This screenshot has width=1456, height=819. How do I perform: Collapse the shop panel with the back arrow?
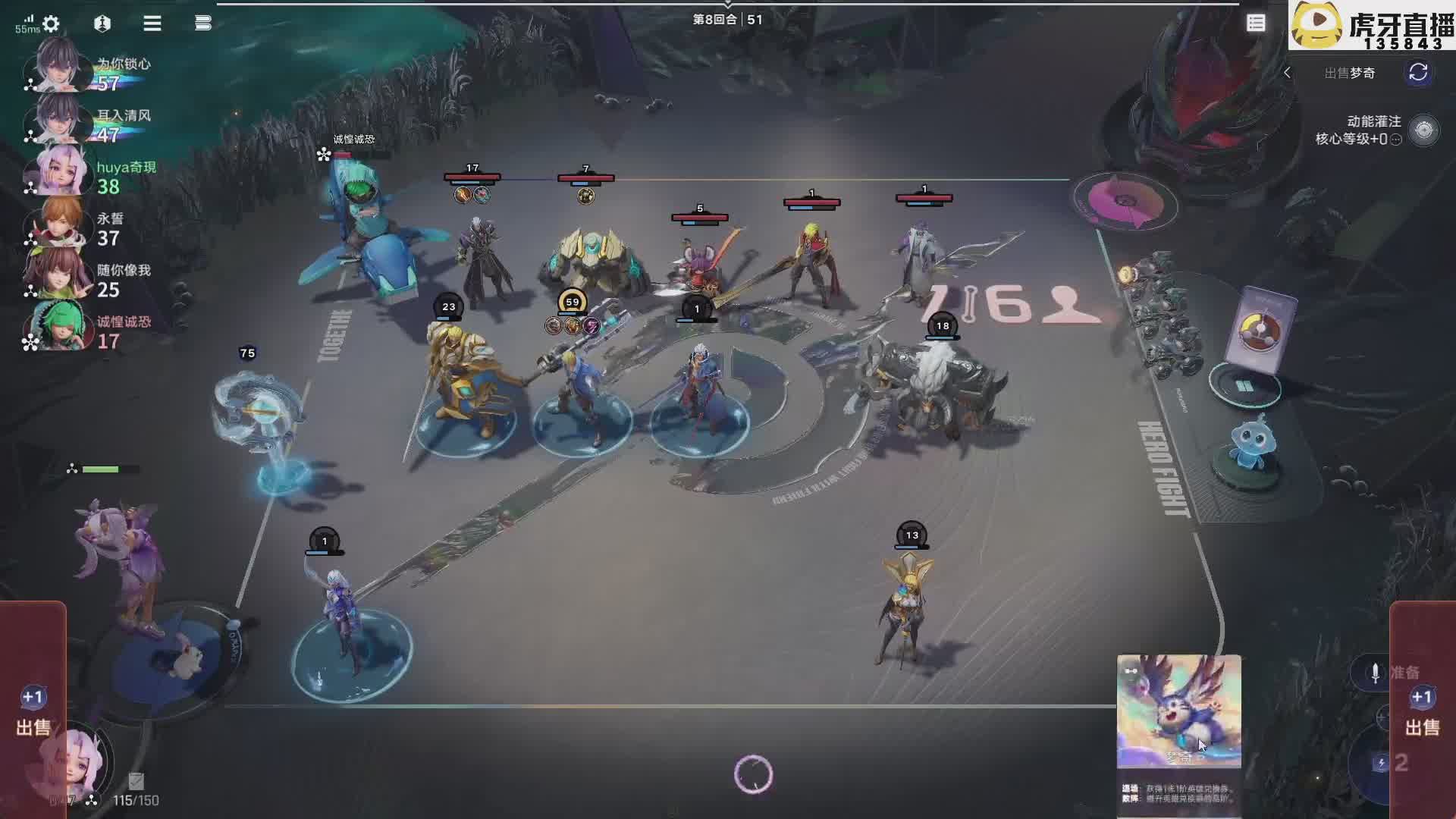(x=1287, y=73)
